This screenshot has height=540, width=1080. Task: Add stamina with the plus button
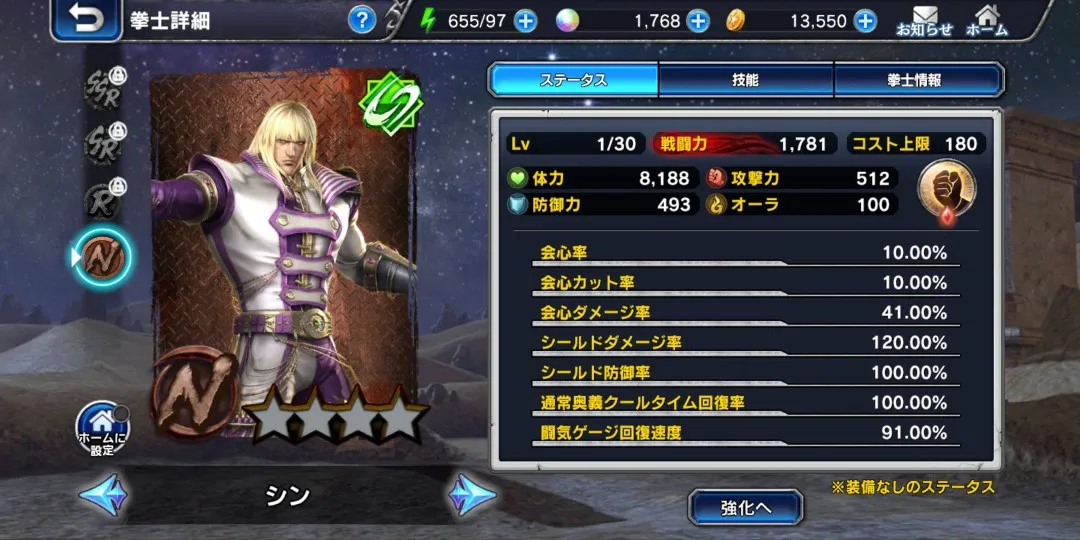526,21
